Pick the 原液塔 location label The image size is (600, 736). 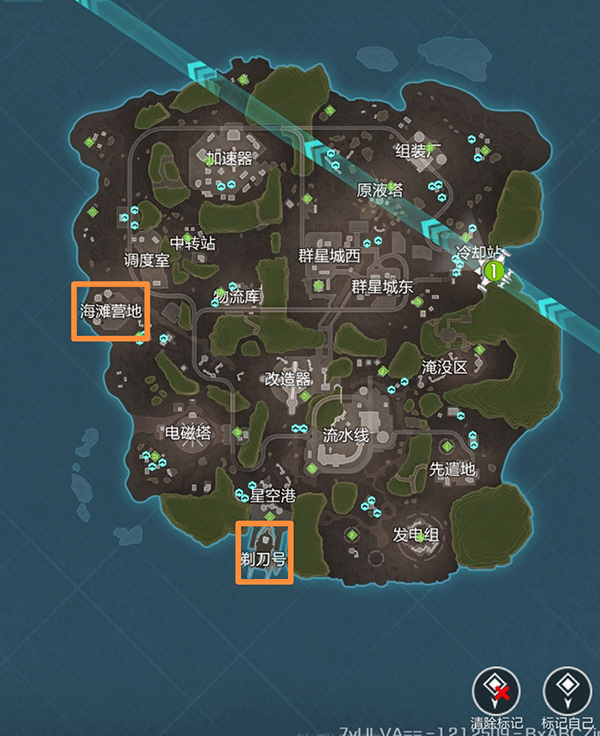[379, 190]
